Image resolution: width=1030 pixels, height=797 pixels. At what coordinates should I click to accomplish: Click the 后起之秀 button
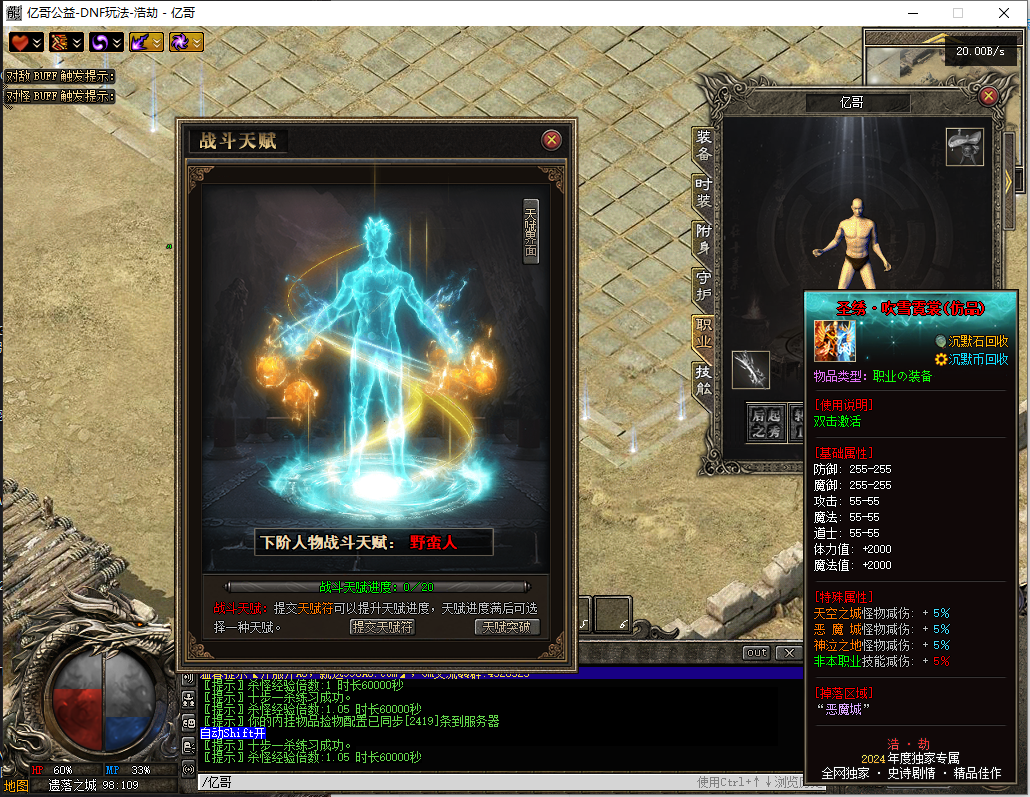click(765, 421)
